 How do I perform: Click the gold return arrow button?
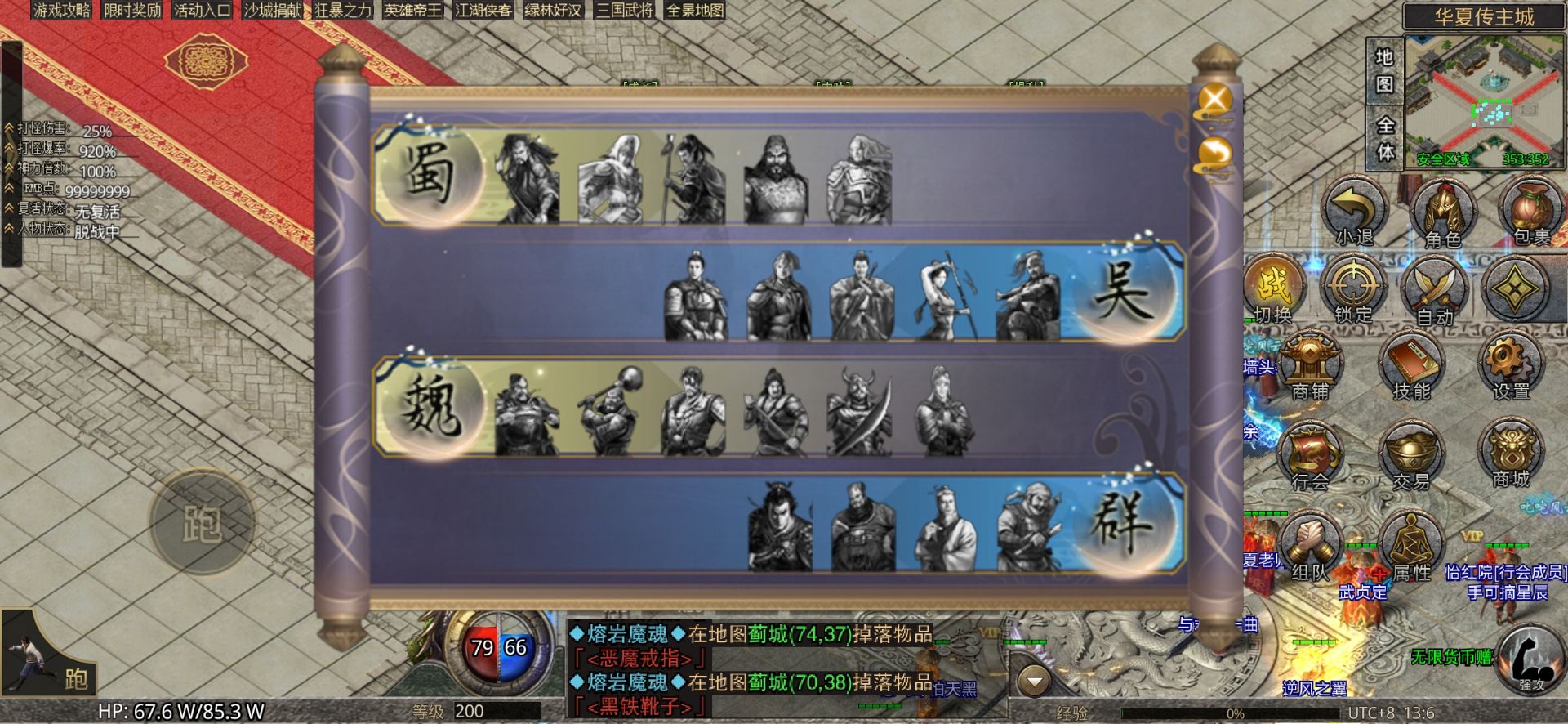[x=1215, y=154]
